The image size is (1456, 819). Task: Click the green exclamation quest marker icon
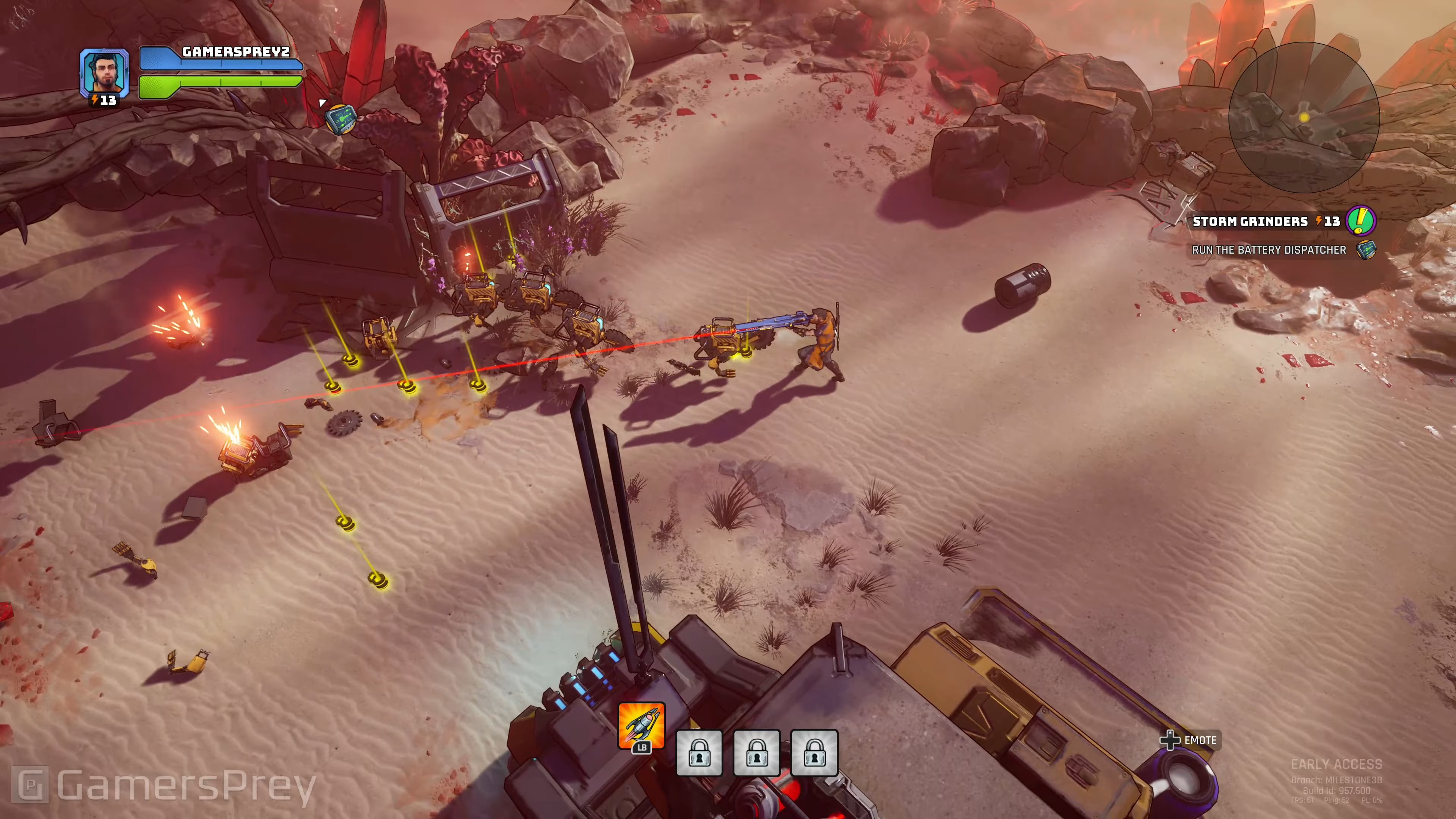1360,221
